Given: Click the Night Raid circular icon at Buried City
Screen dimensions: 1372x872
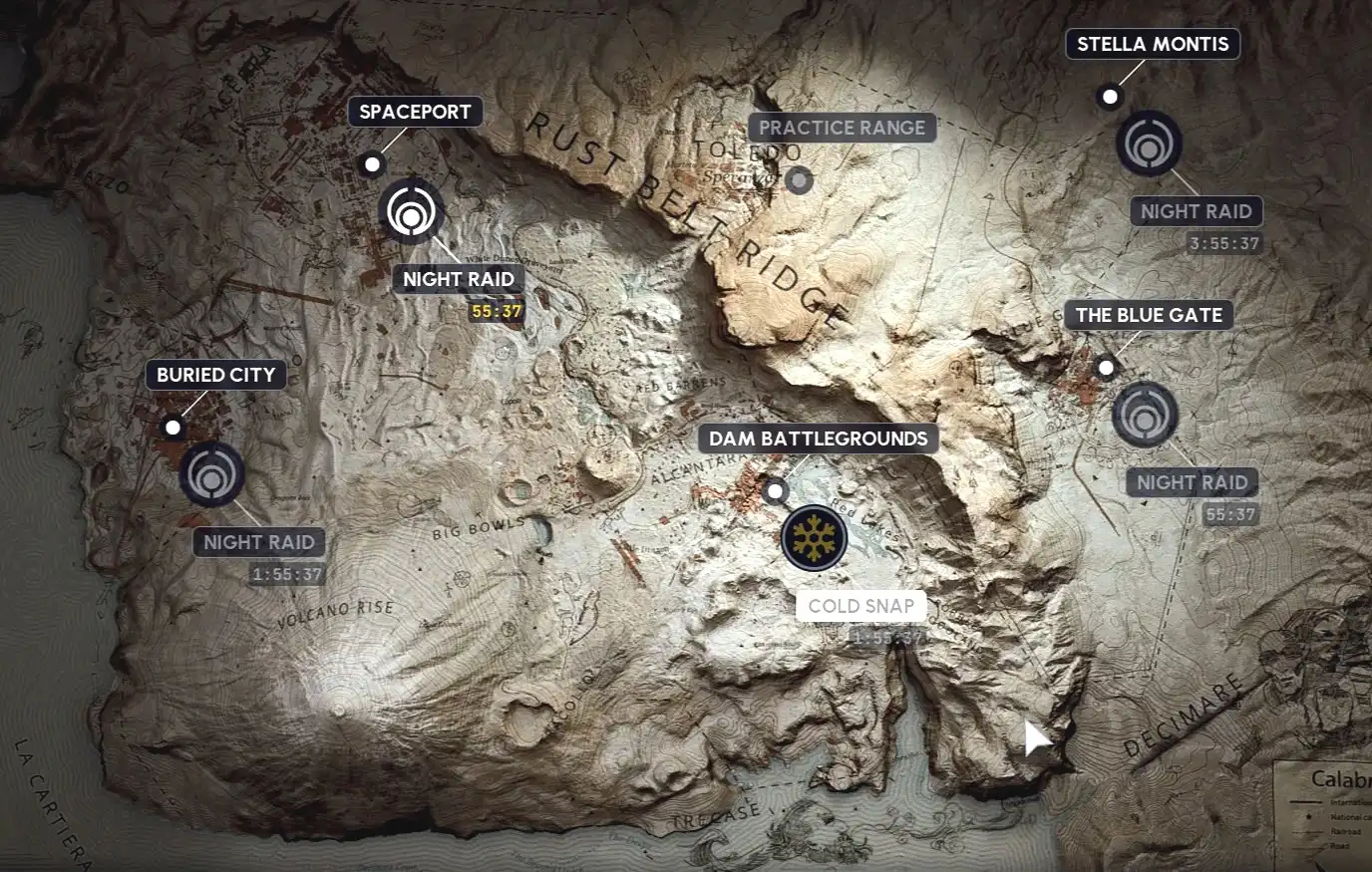Looking at the screenshot, I should coord(209,476).
